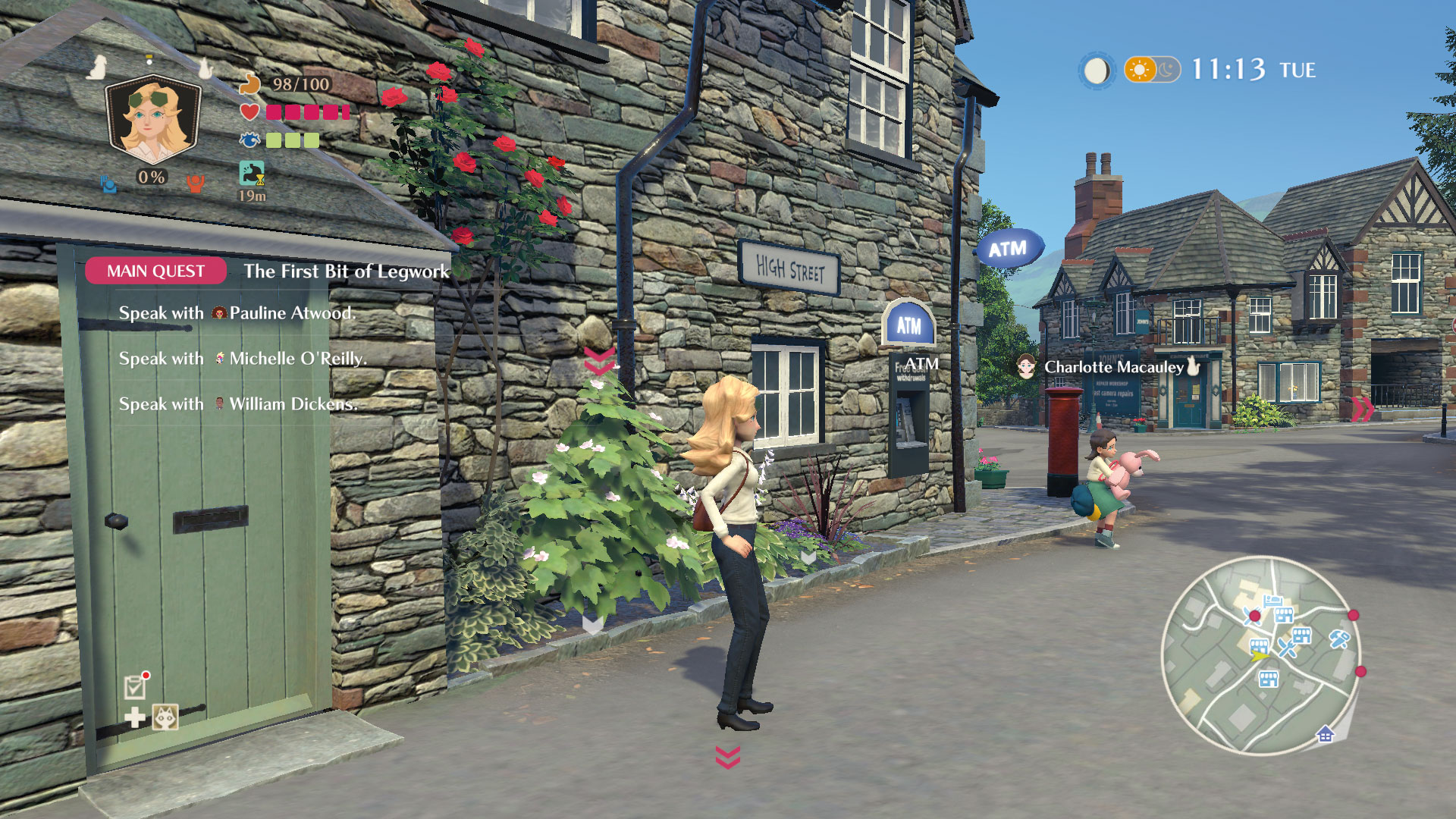Click the faucet status effect icon
The height and width of the screenshot is (819, 1456).
(252, 173)
